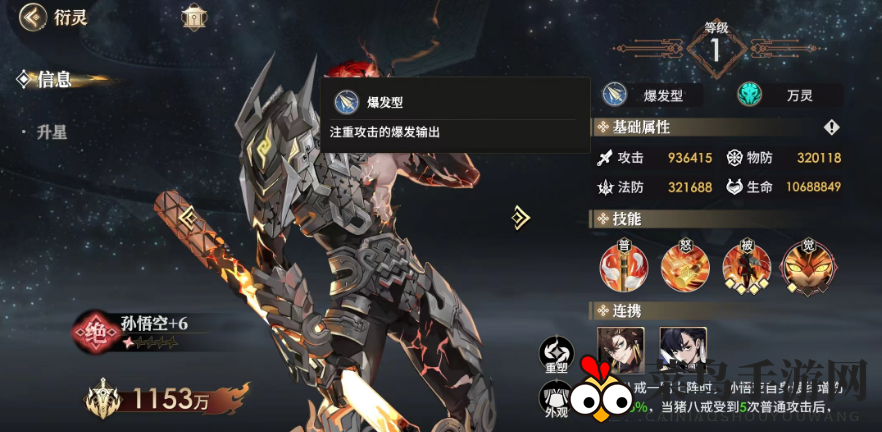Image resolution: width=882 pixels, height=432 pixels.
Task: Select the 爆发型 type tag button
Action: click(651, 95)
